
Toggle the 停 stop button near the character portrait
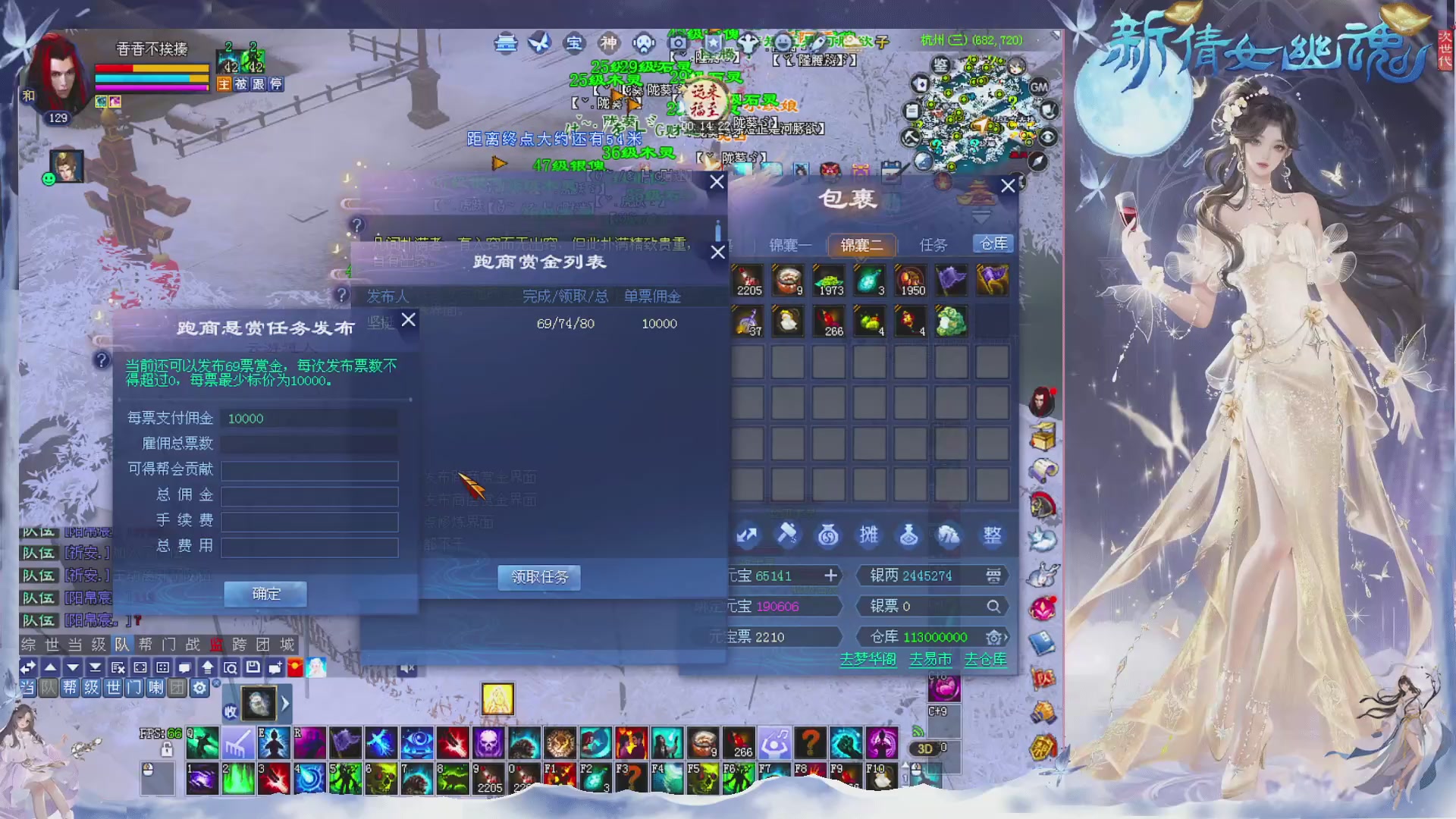276,84
